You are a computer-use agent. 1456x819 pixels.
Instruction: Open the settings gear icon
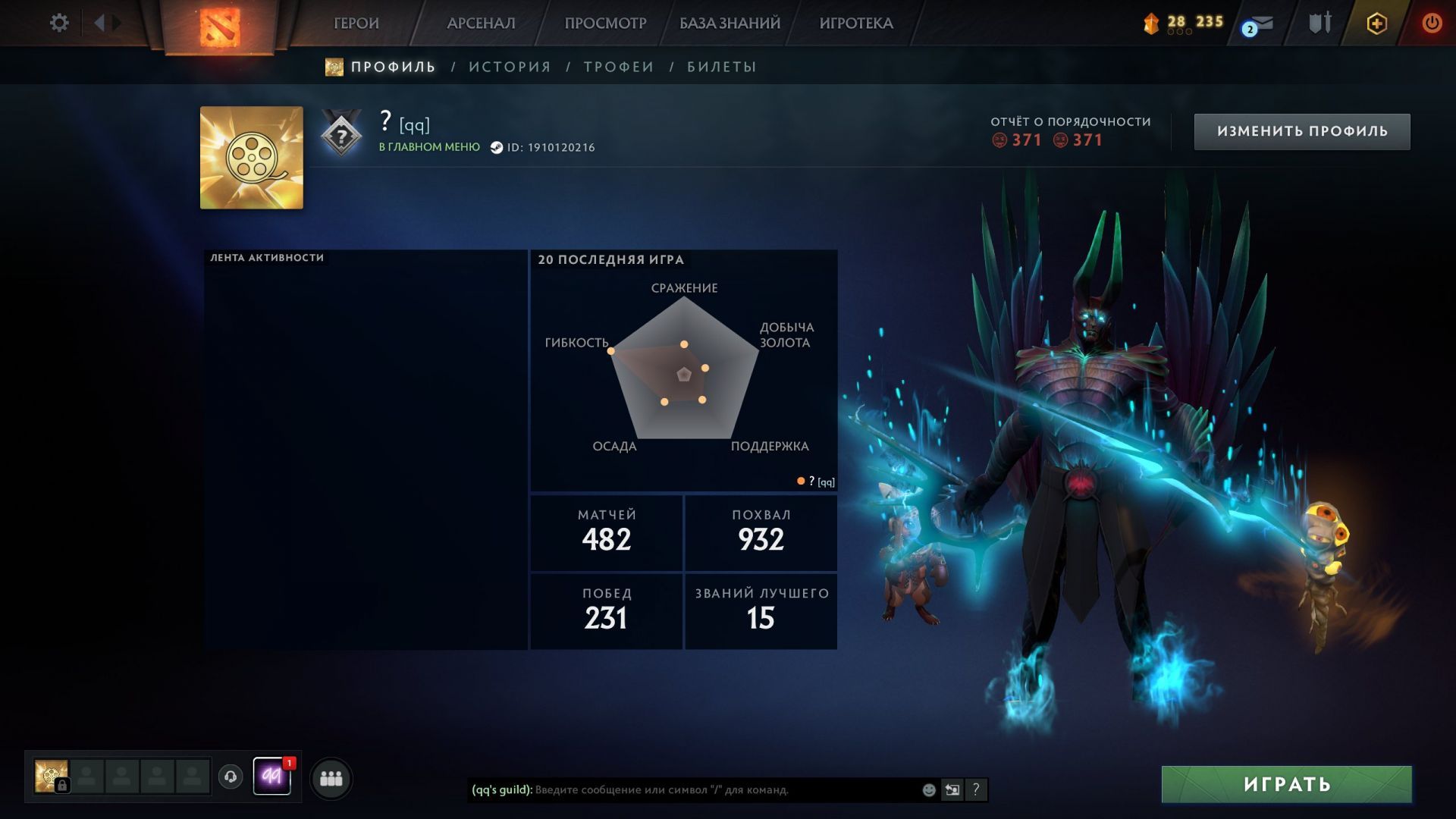[x=59, y=23]
